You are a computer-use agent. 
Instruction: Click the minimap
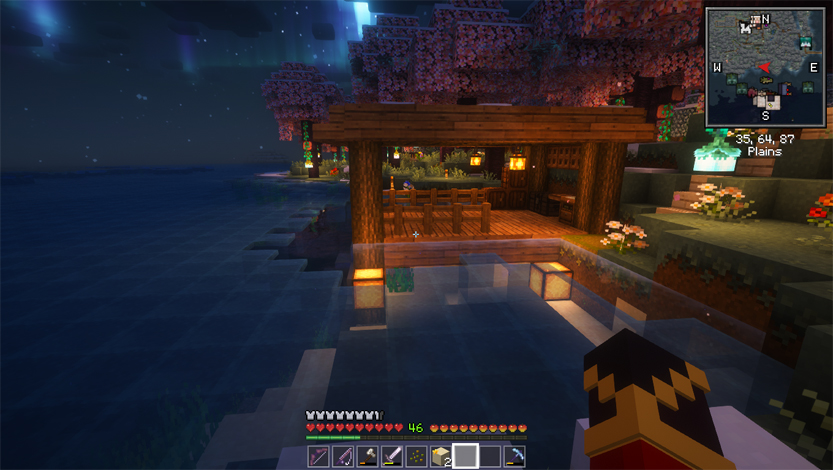[765, 67]
